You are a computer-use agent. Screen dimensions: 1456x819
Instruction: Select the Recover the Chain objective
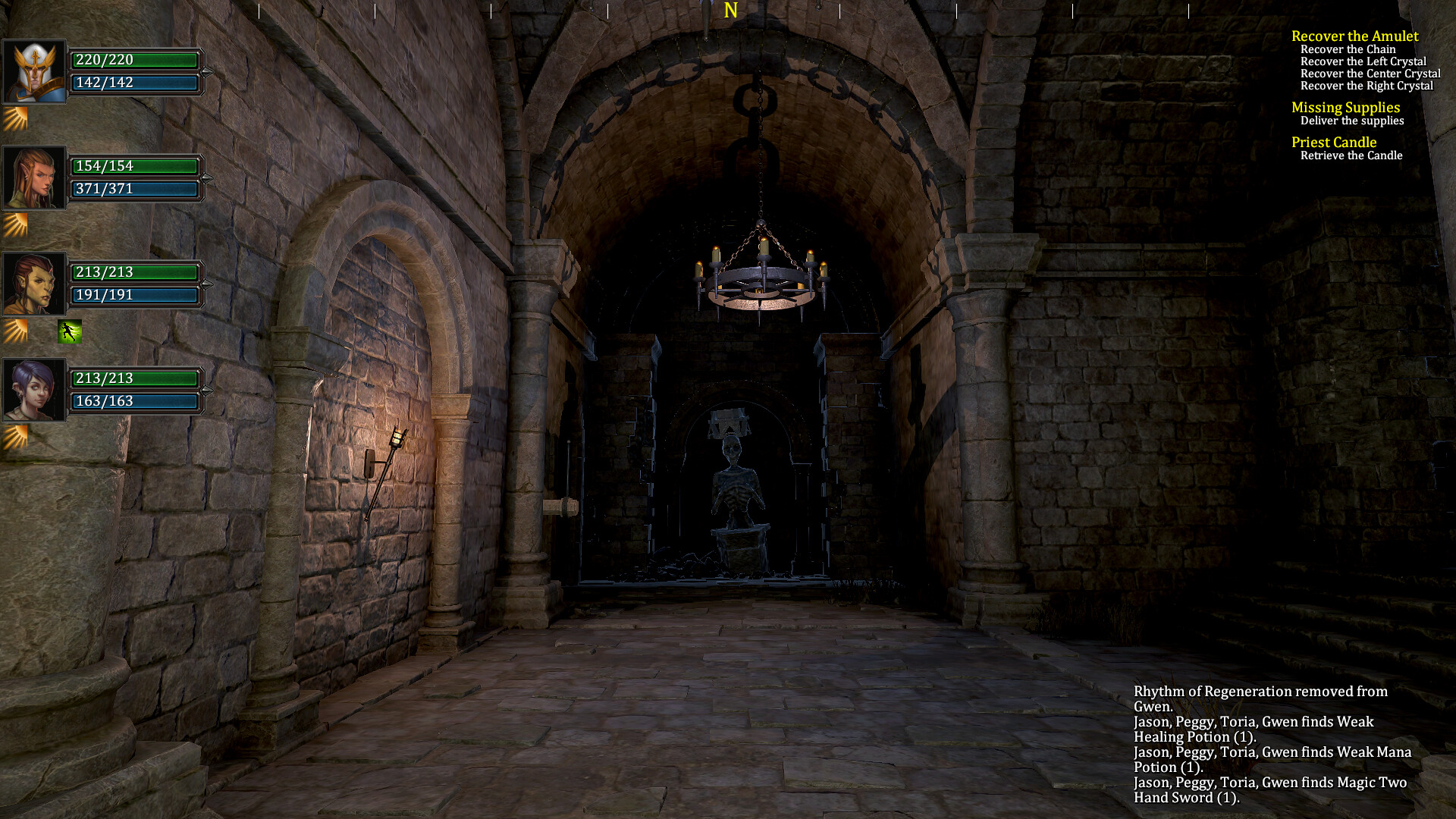(1348, 49)
